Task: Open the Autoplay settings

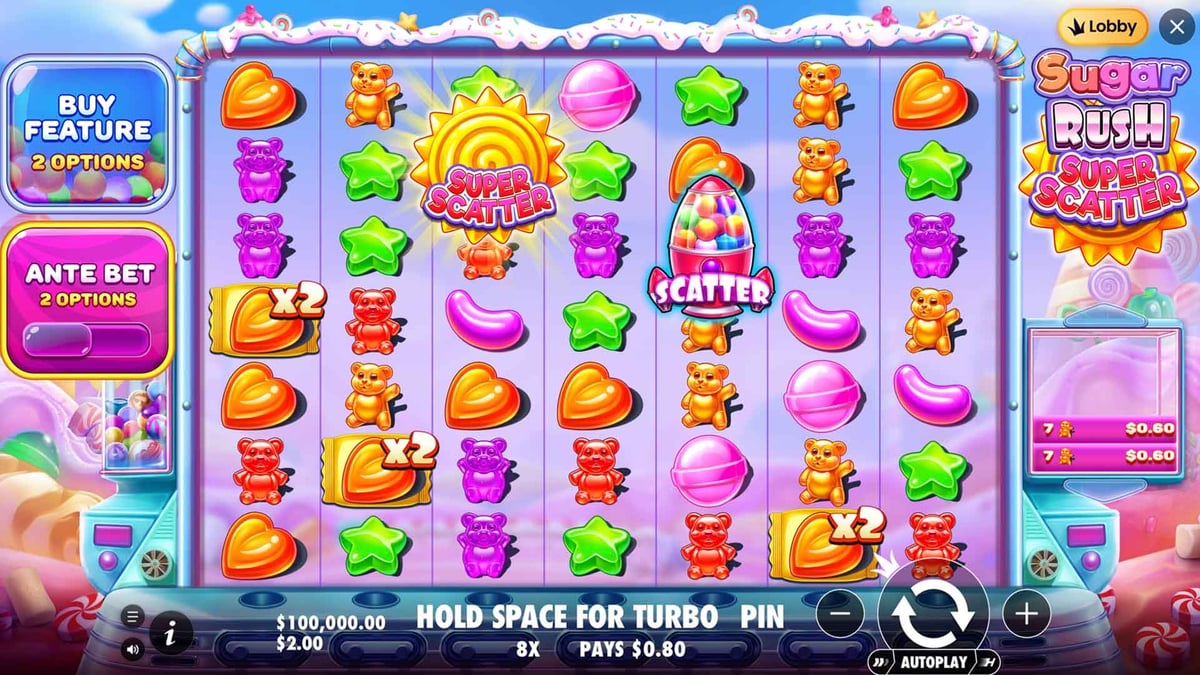Action: point(933,662)
